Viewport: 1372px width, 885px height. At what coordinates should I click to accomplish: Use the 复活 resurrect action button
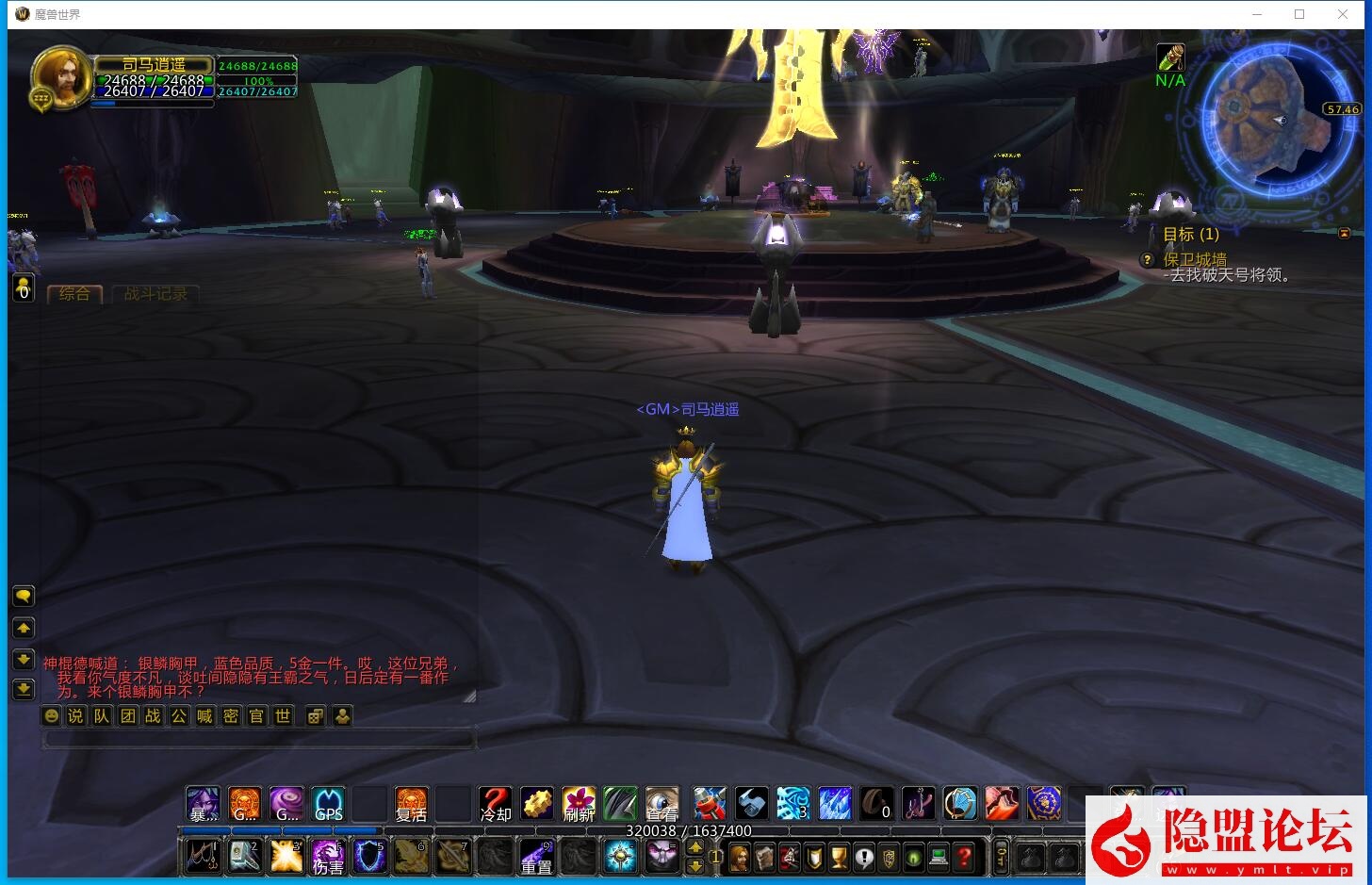coord(411,804)
